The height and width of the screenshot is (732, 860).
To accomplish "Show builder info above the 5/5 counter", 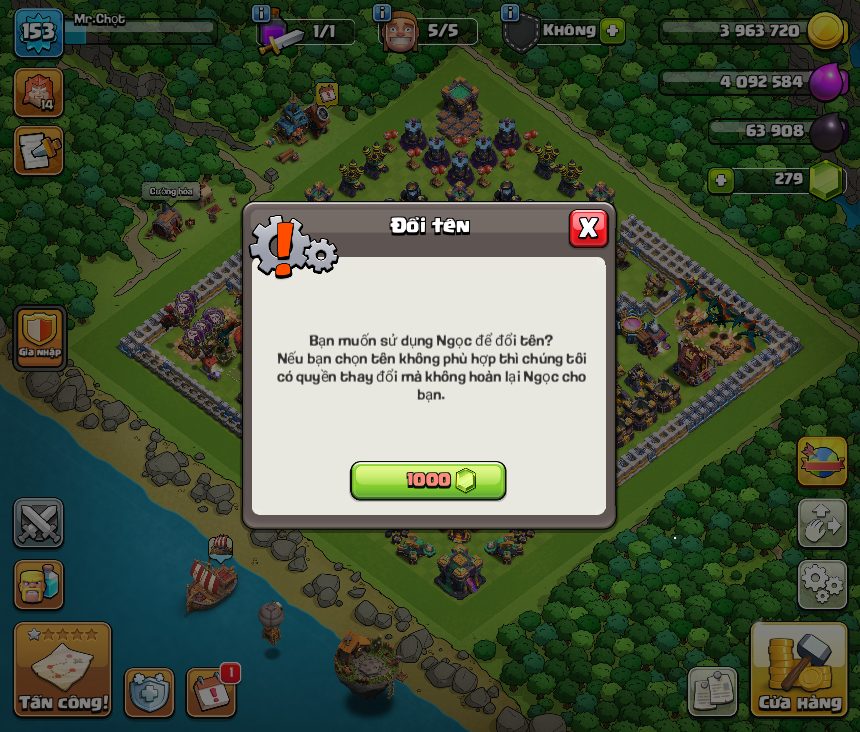I will click(x=381, y=13).
